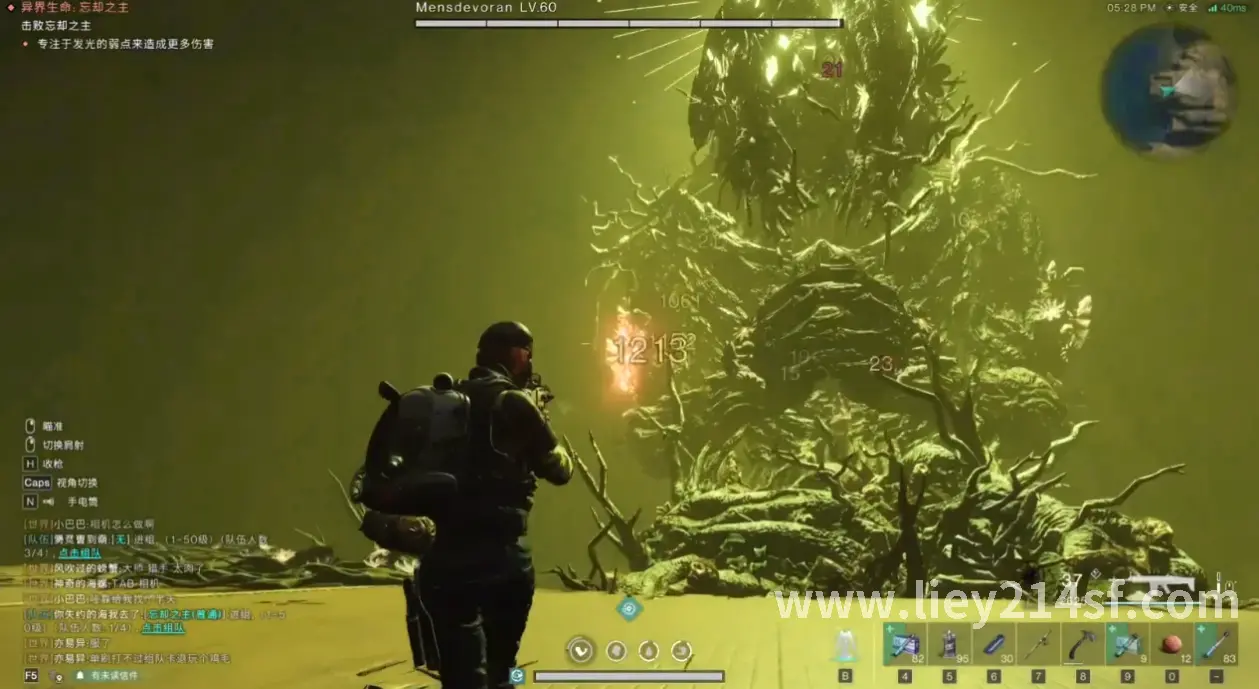The image size is (1259, 689).
Task: Choose the fishing rod hotbar slot
Action: (x=1036, y=644)
